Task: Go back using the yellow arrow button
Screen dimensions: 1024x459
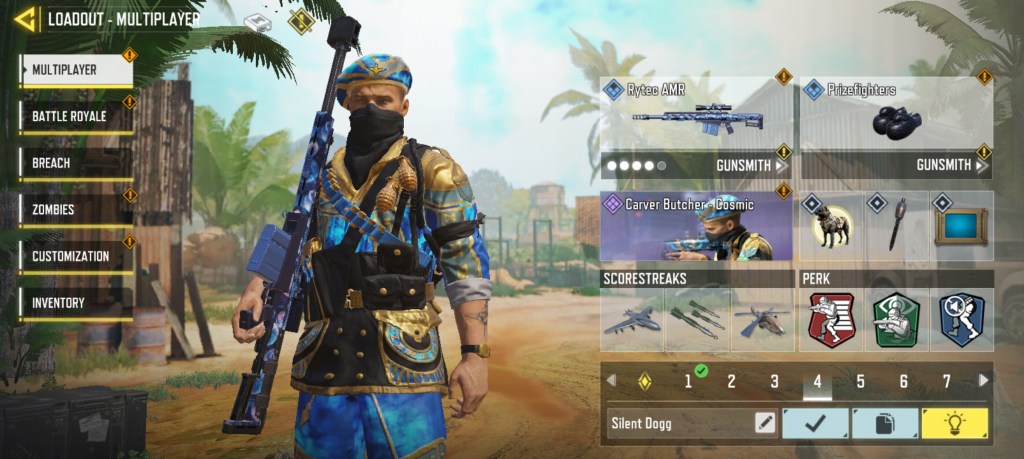Action: (x=26, y=18)
